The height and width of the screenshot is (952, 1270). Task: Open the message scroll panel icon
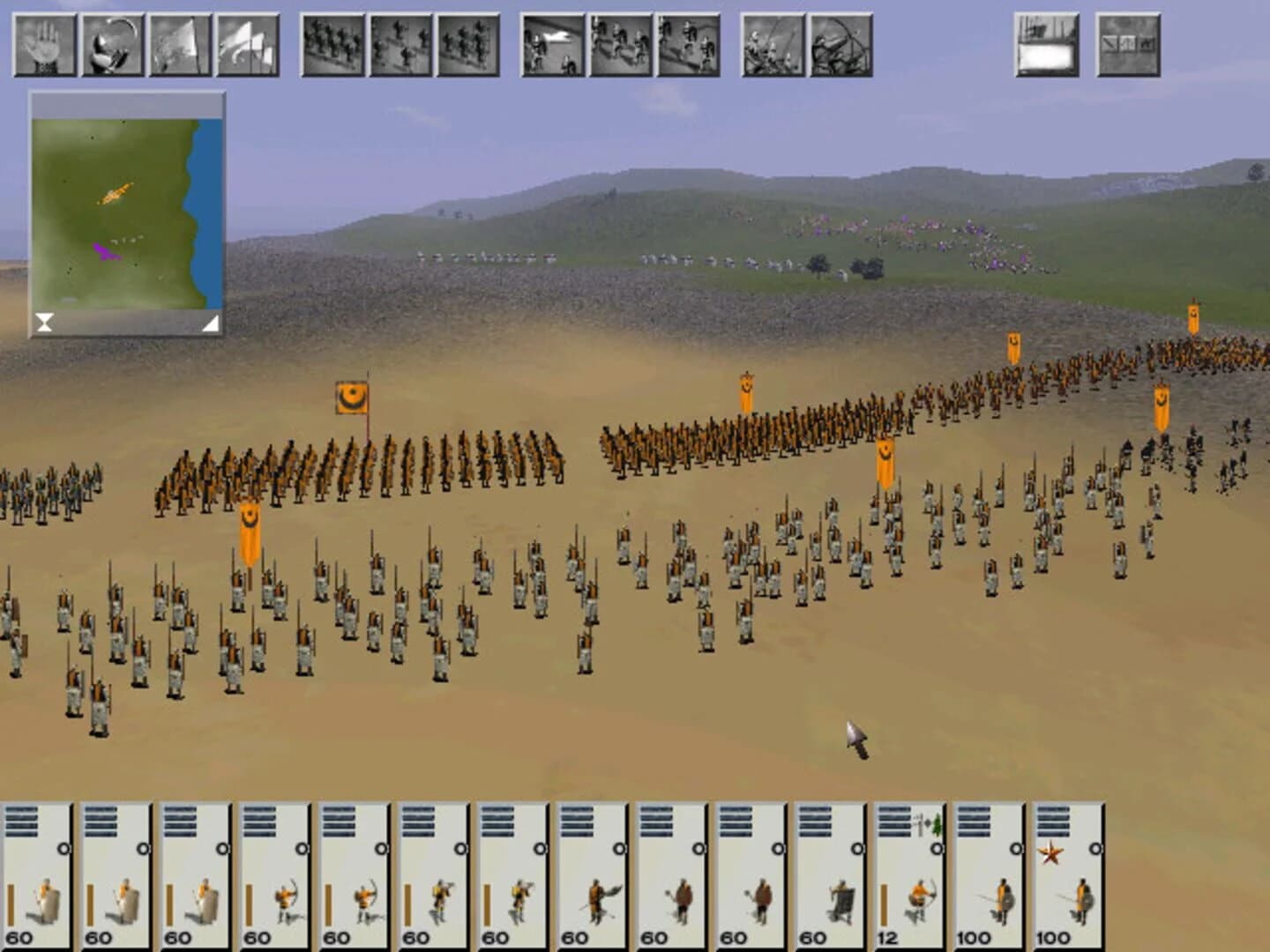[1045, 41]
